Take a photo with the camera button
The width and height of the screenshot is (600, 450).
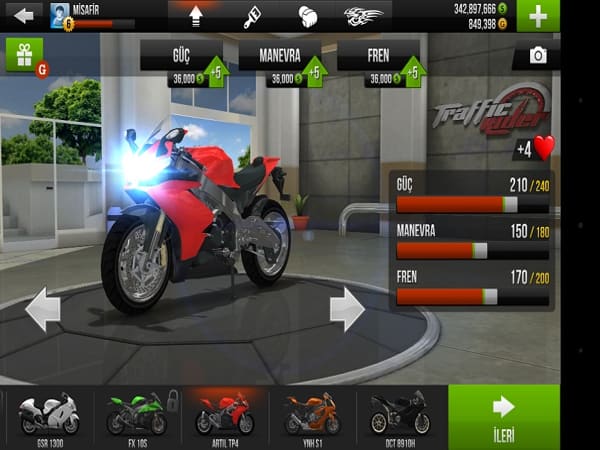(537, 56)
